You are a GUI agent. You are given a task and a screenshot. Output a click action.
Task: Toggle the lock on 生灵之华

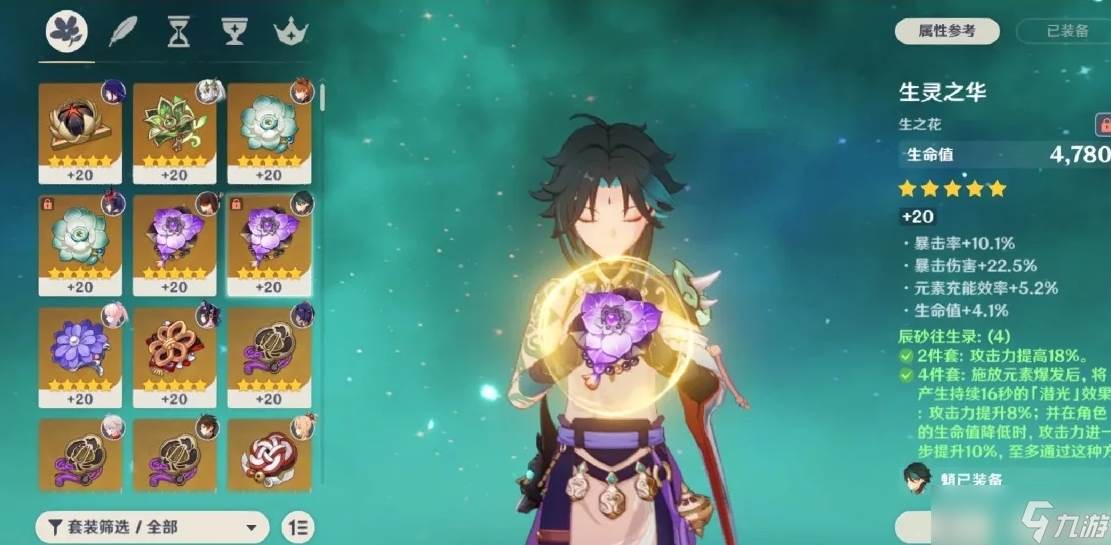[1103, 124]
